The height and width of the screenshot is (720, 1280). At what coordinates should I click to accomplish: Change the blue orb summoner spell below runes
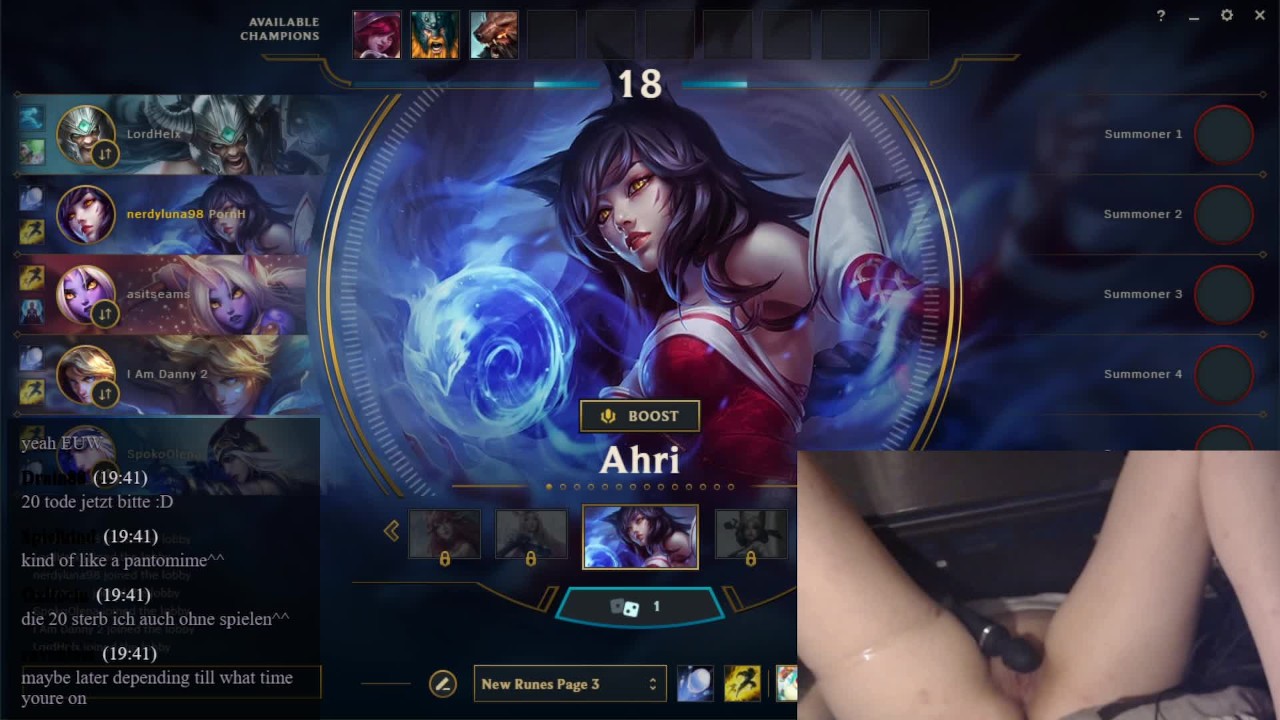click(695, 683)
